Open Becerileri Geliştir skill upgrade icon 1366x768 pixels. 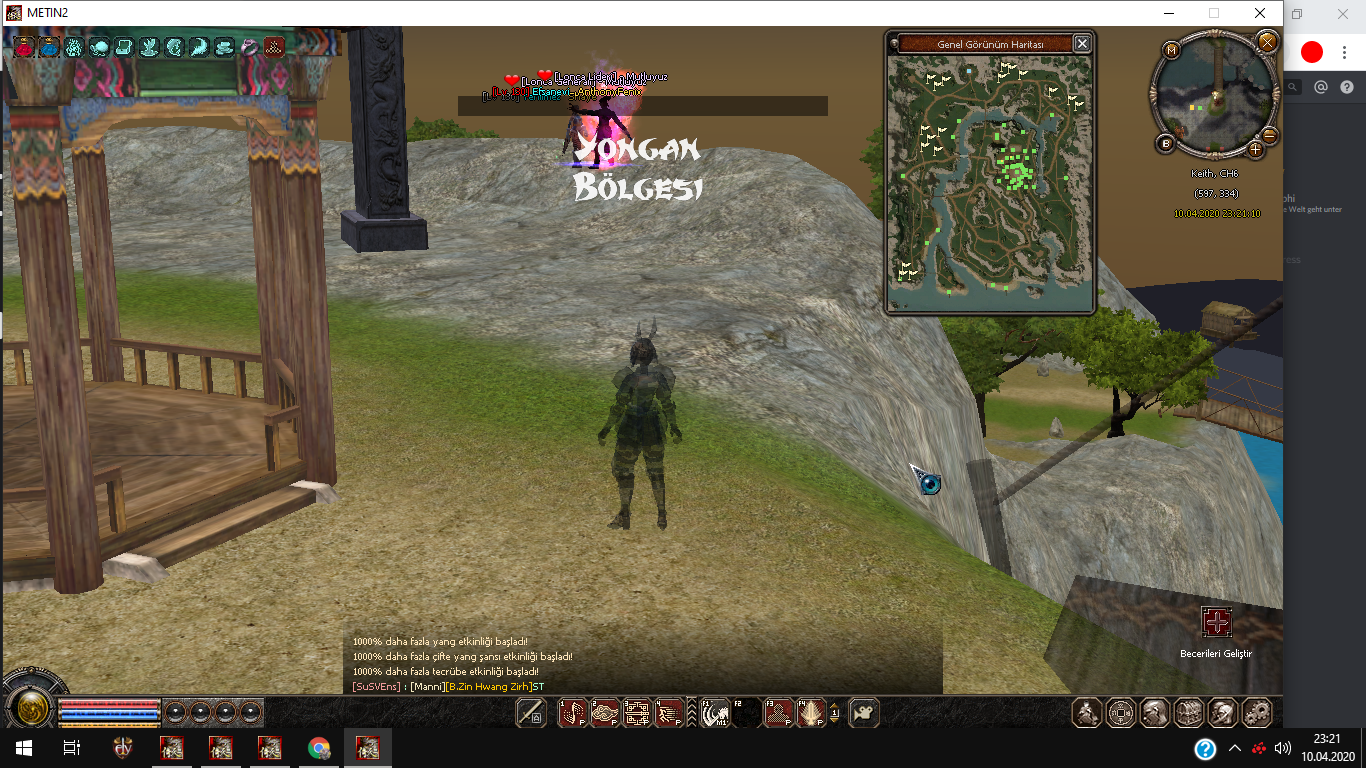[1216, 623]
